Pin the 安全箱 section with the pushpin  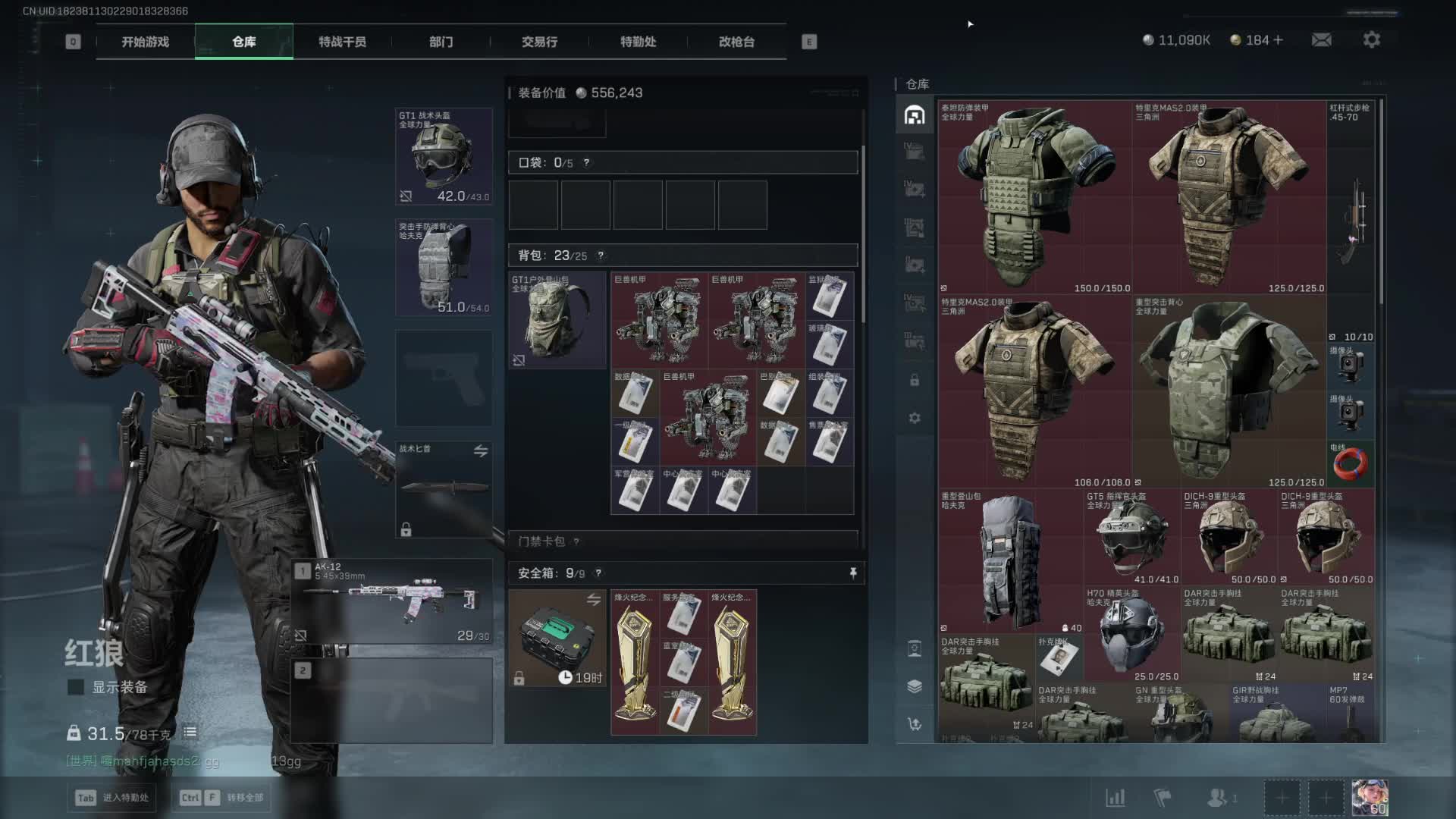tap(853, 573)
